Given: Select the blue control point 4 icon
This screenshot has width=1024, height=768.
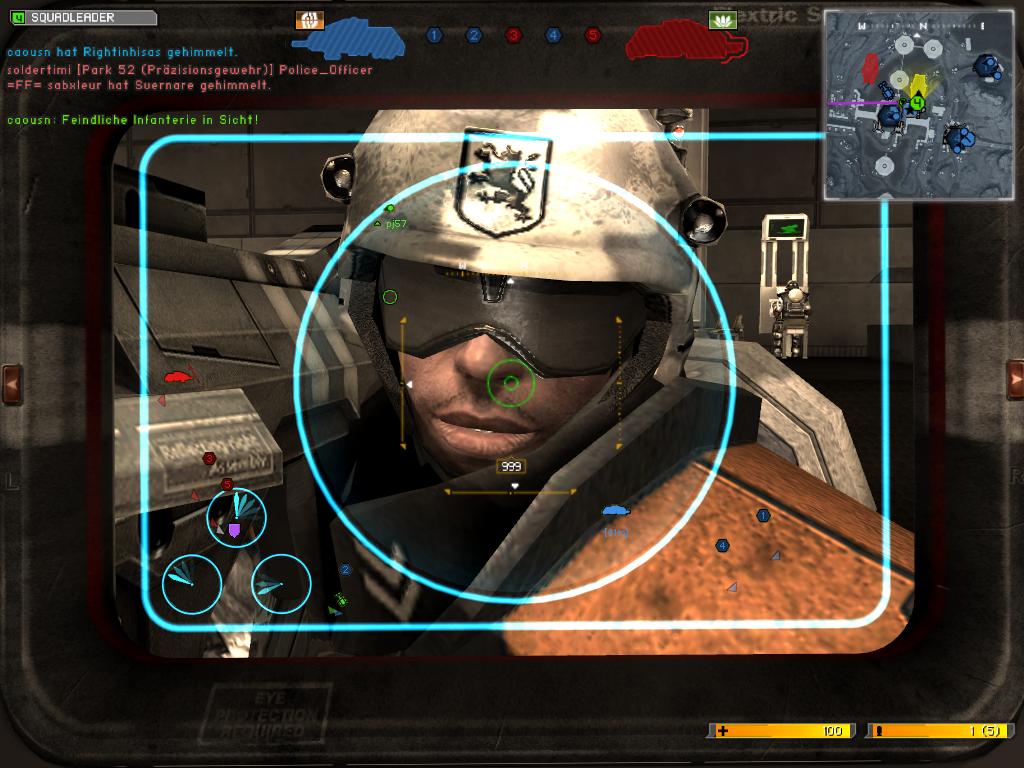Looking at the screenshot, I should click(553, 35).
